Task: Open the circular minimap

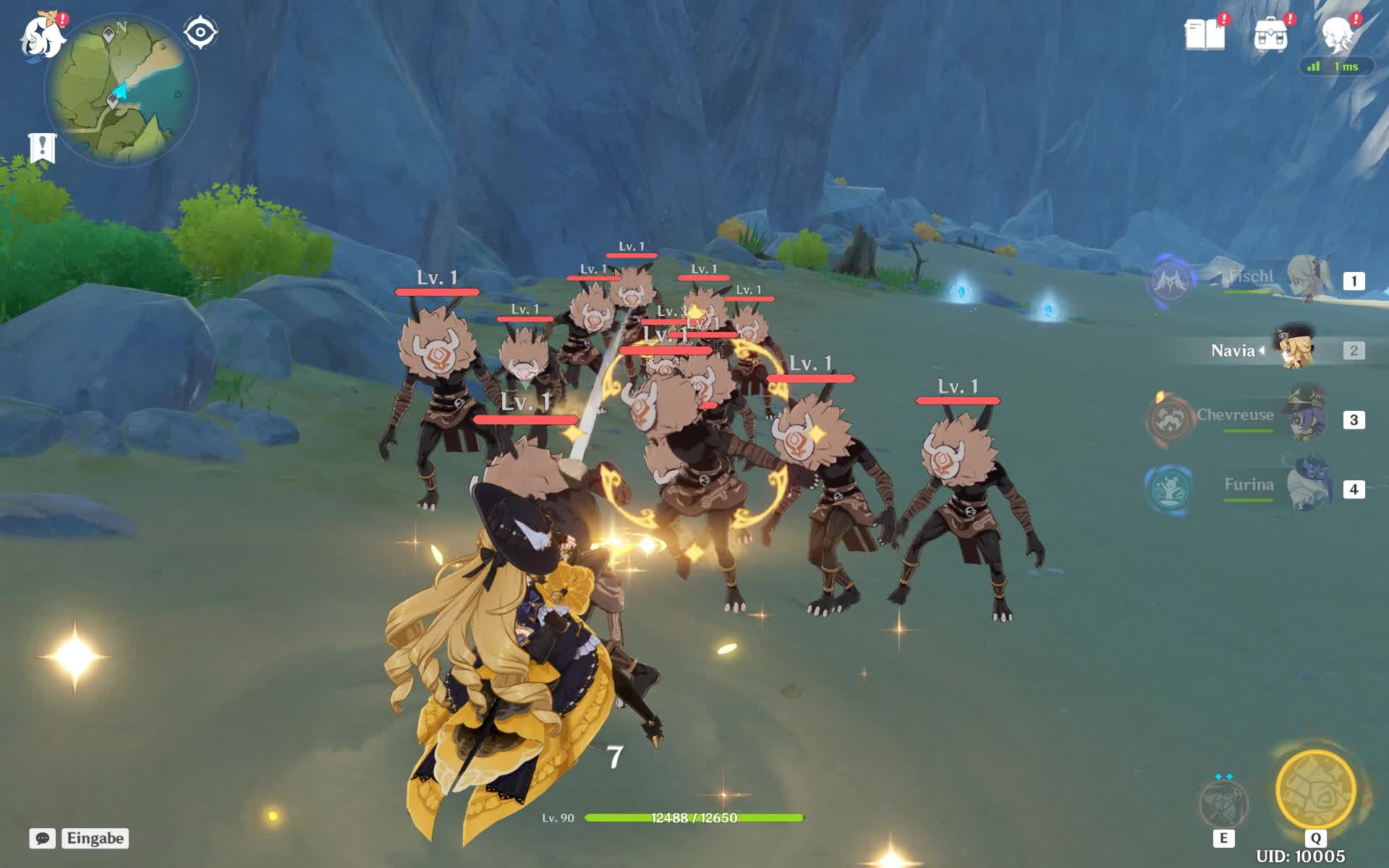Action: (x=122, y=90)
